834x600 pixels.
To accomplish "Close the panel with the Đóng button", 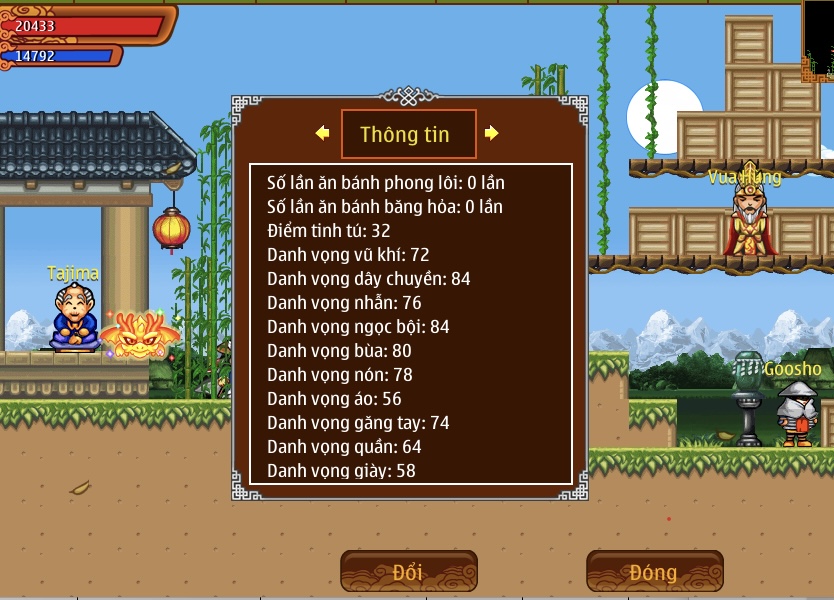I will click(x=654, y=572).
